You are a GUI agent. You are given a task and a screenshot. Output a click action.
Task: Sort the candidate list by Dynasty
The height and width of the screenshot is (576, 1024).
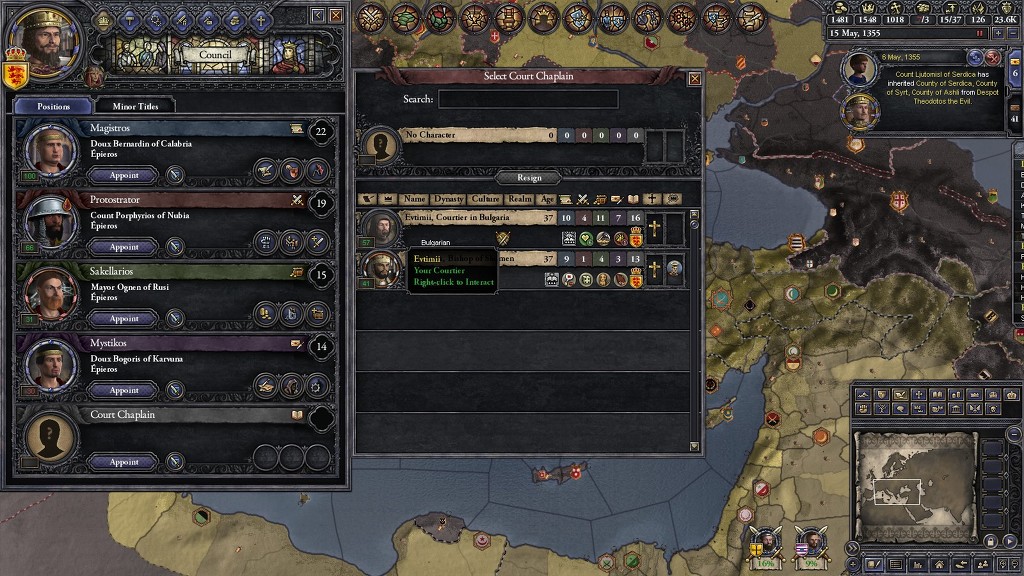[448, 199]
